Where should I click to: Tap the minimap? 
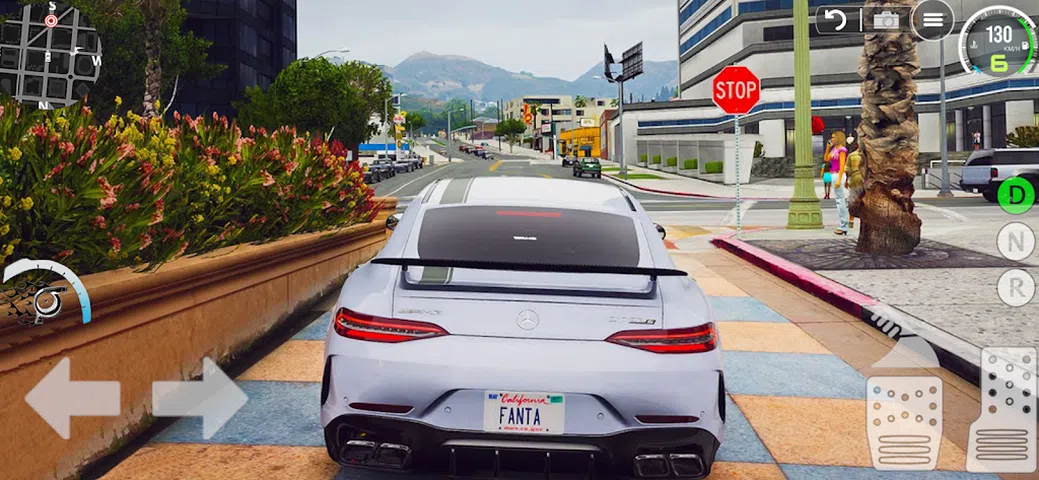point(50,55)
